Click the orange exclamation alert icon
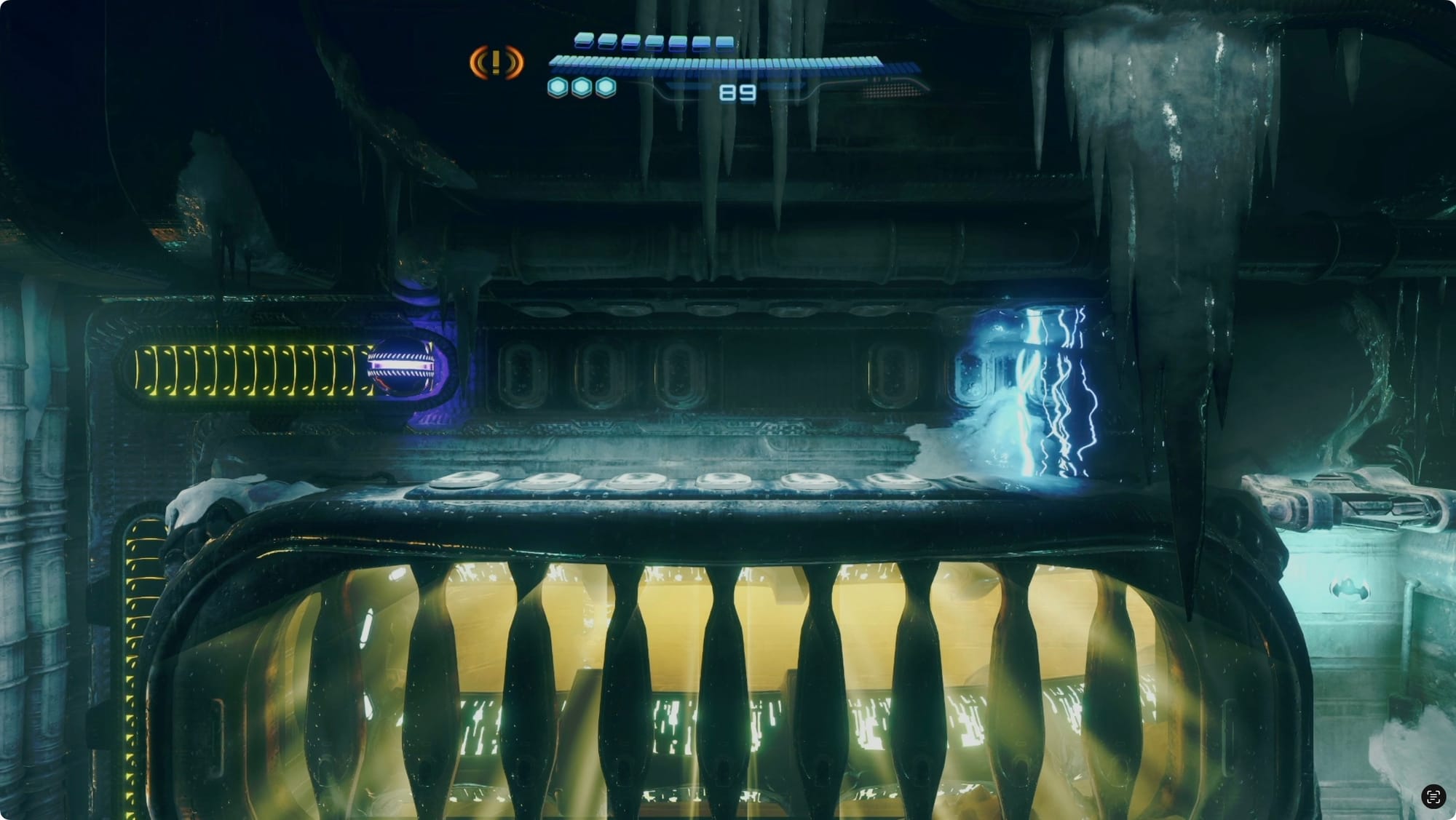Image resolution: width=1456 pixels, height=820 pixels. tap(496, 63)
